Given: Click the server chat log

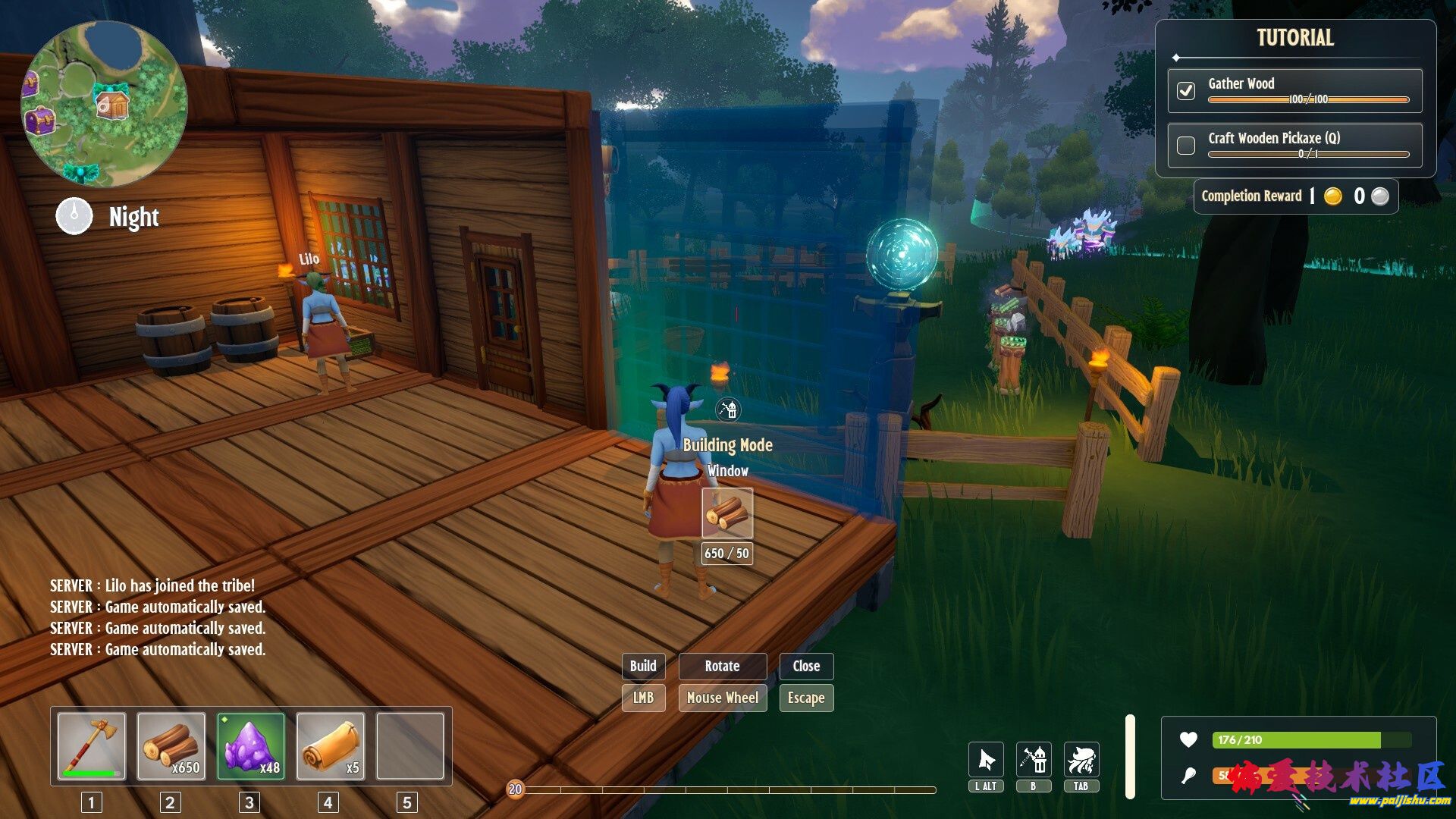Looking at the screenshot, I should tap(158, 617).
